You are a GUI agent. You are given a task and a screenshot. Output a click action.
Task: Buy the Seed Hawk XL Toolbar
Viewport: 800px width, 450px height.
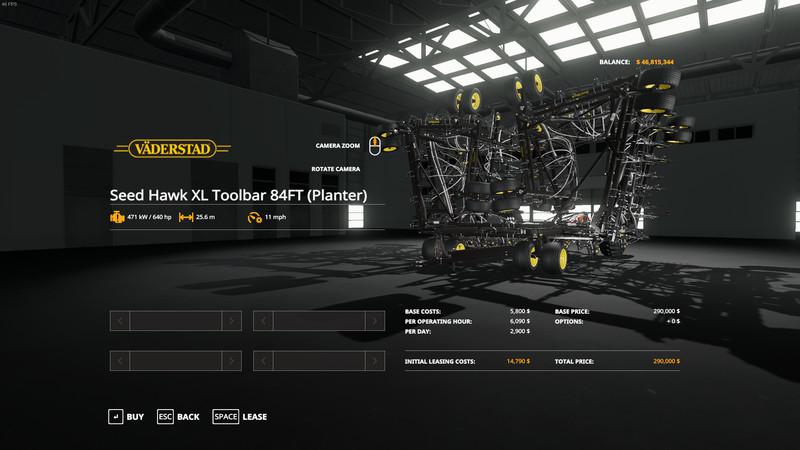click(126, 416)
